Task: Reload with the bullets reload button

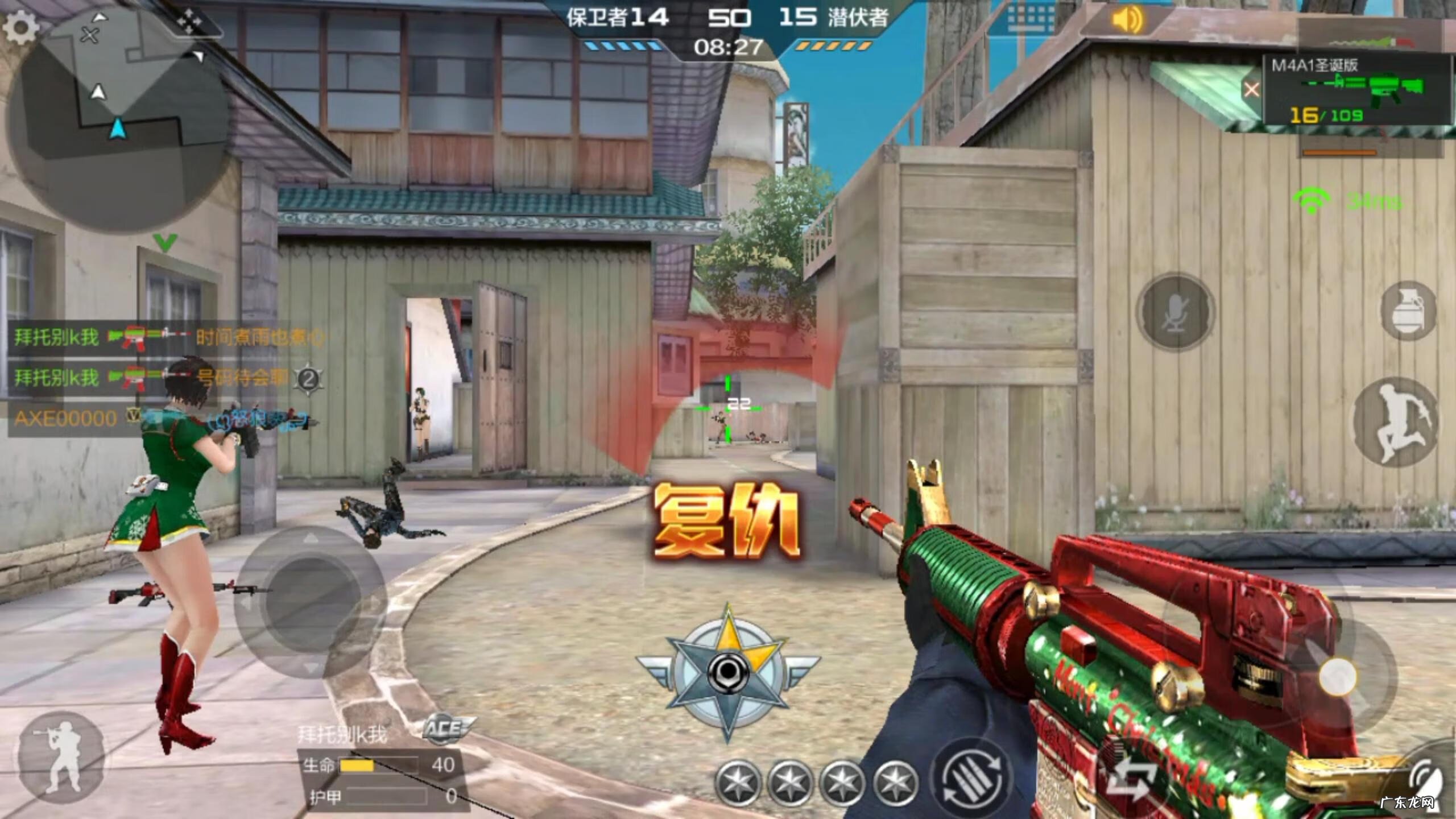Action: pos(971,777)
